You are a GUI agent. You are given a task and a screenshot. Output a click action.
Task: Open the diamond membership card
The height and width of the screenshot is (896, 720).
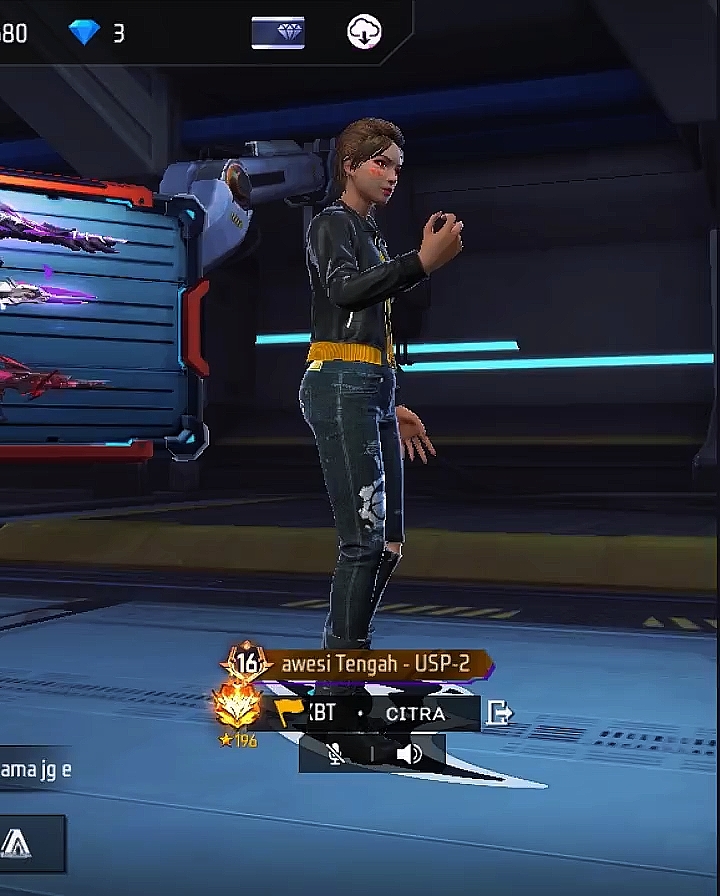pyautogui.click(x=278, y=33)
